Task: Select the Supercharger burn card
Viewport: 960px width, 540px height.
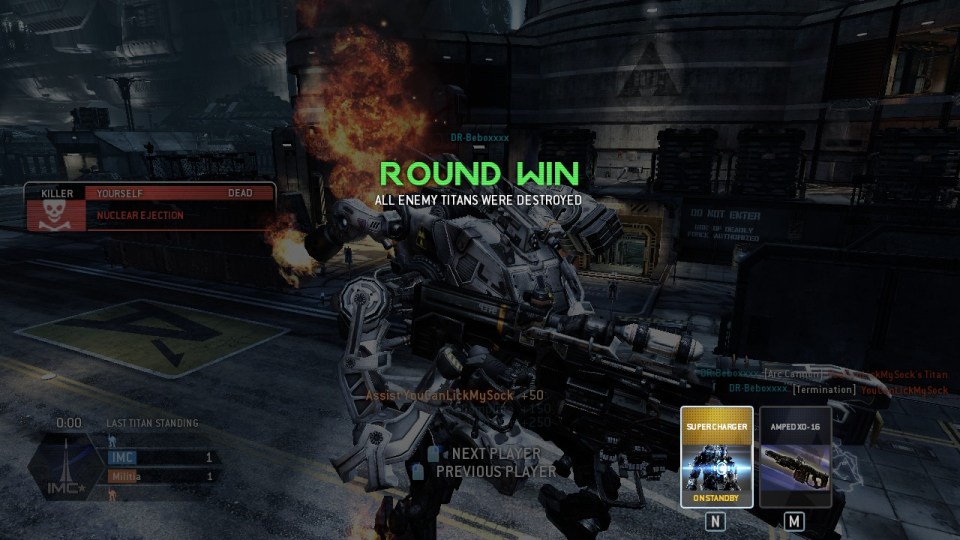Action: pyautogui.click(x=716, y=457)
